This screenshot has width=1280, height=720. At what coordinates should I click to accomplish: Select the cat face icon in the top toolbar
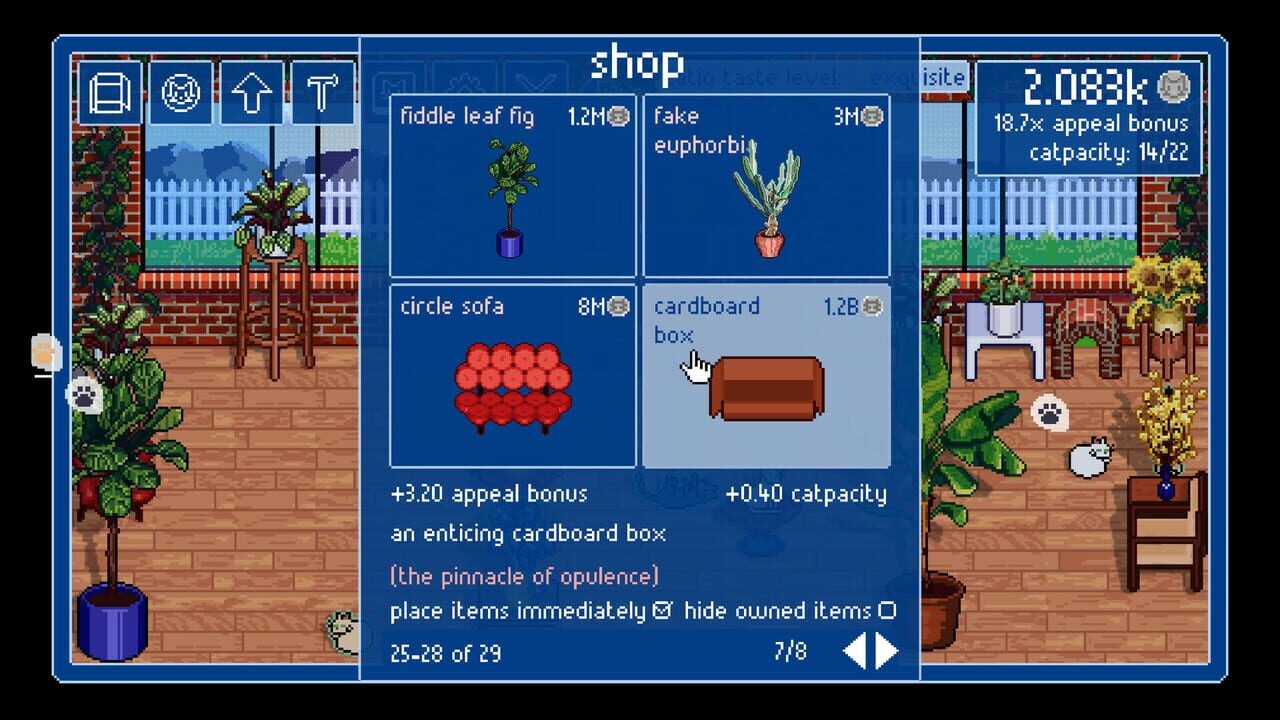pos(180,93)
